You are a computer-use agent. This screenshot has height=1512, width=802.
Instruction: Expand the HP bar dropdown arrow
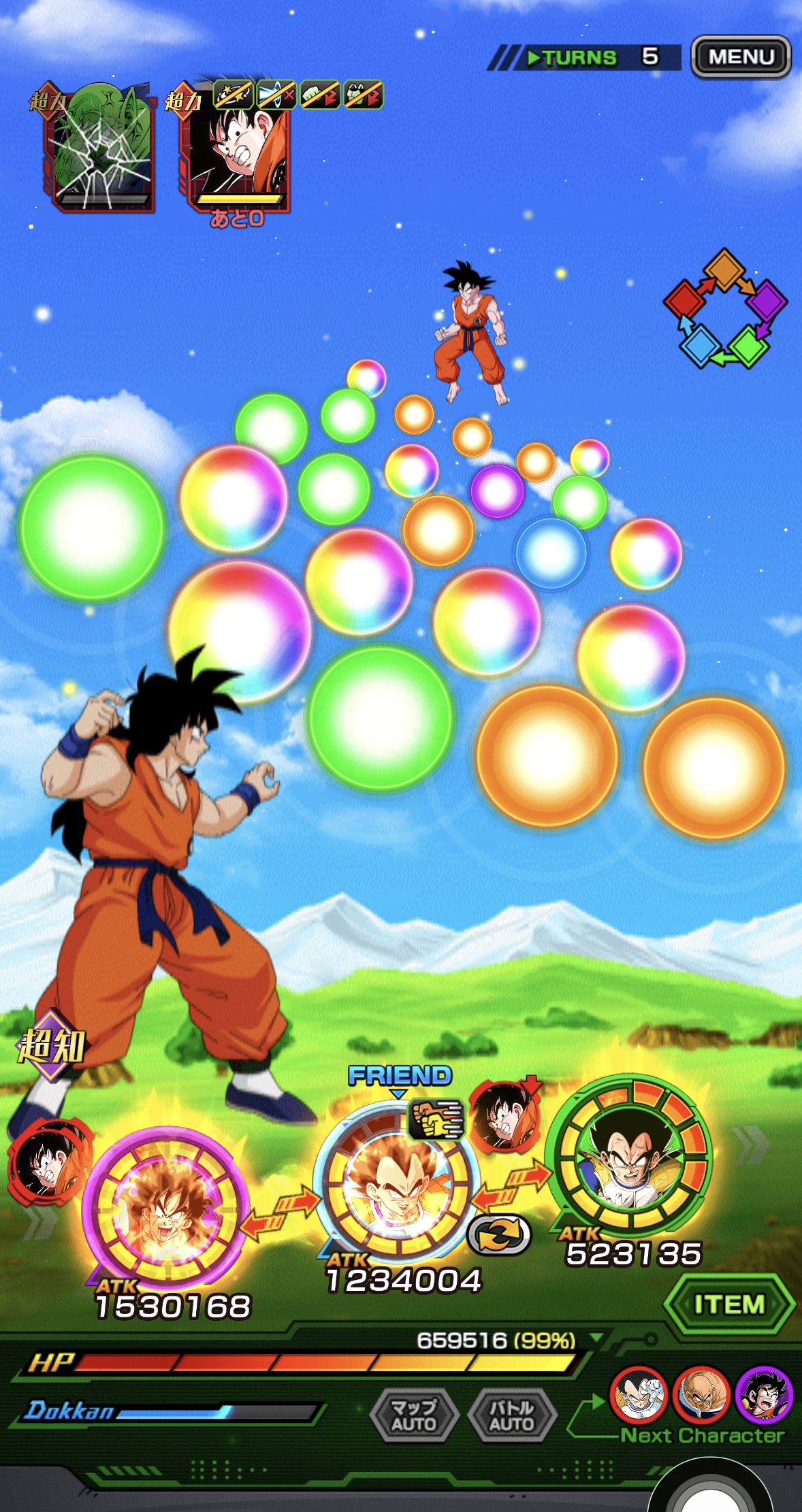tap(596, 1338)
